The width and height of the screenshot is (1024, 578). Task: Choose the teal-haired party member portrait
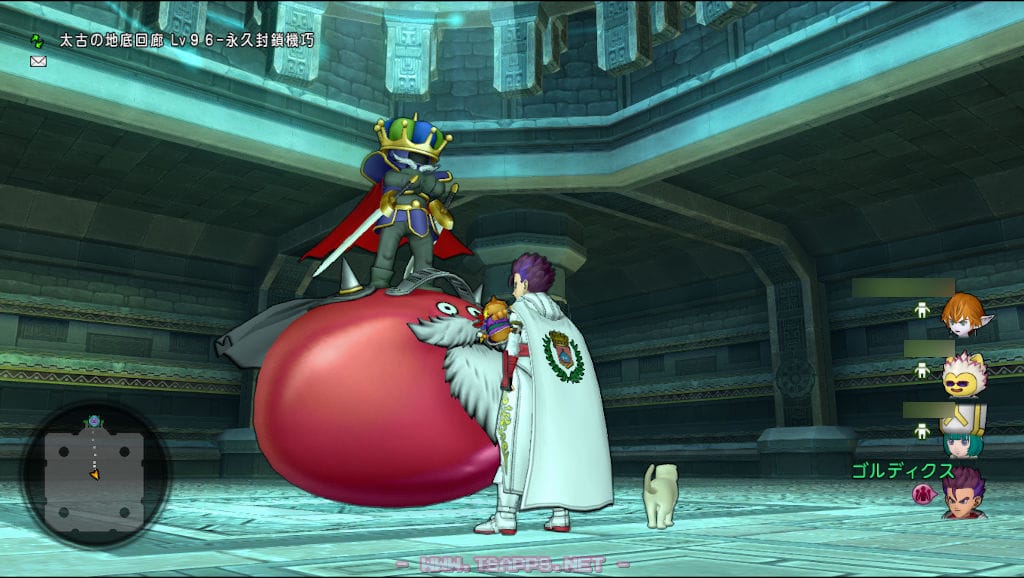click(962, 437)
